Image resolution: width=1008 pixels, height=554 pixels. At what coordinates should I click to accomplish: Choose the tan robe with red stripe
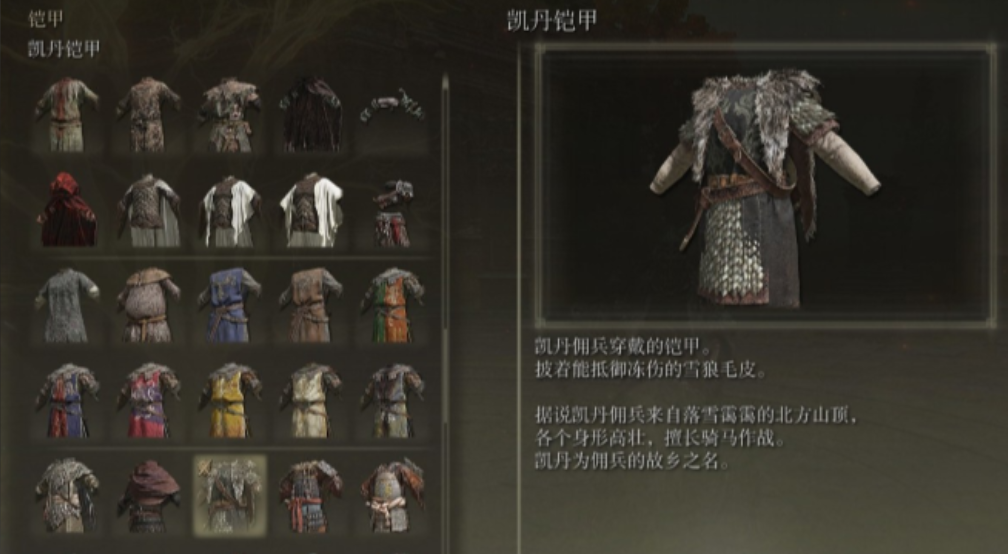[67, 114]
